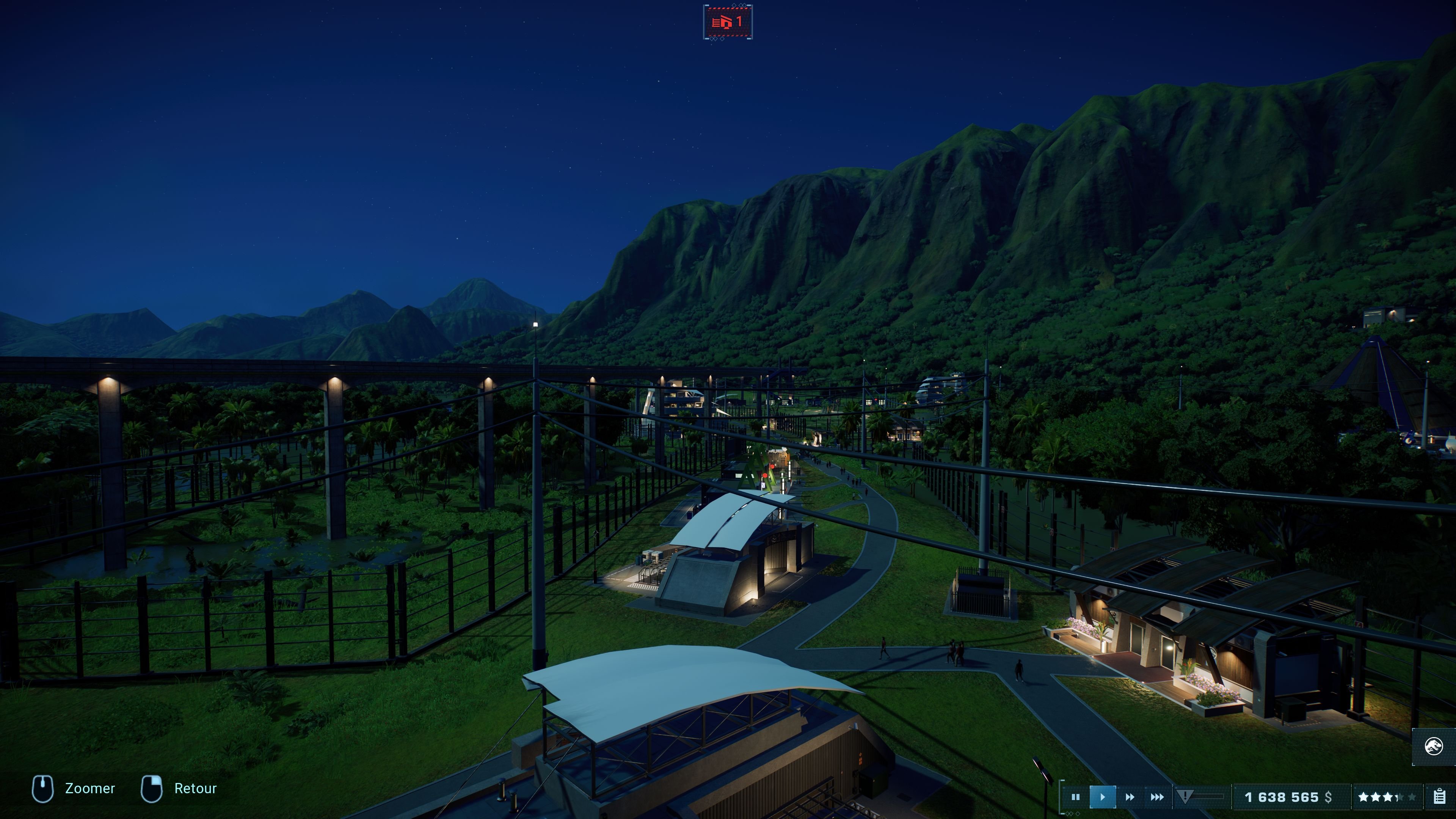Open the park finances money panel
The height and width of the screenshot is (819, 1456).
(x=1288, y=797)
